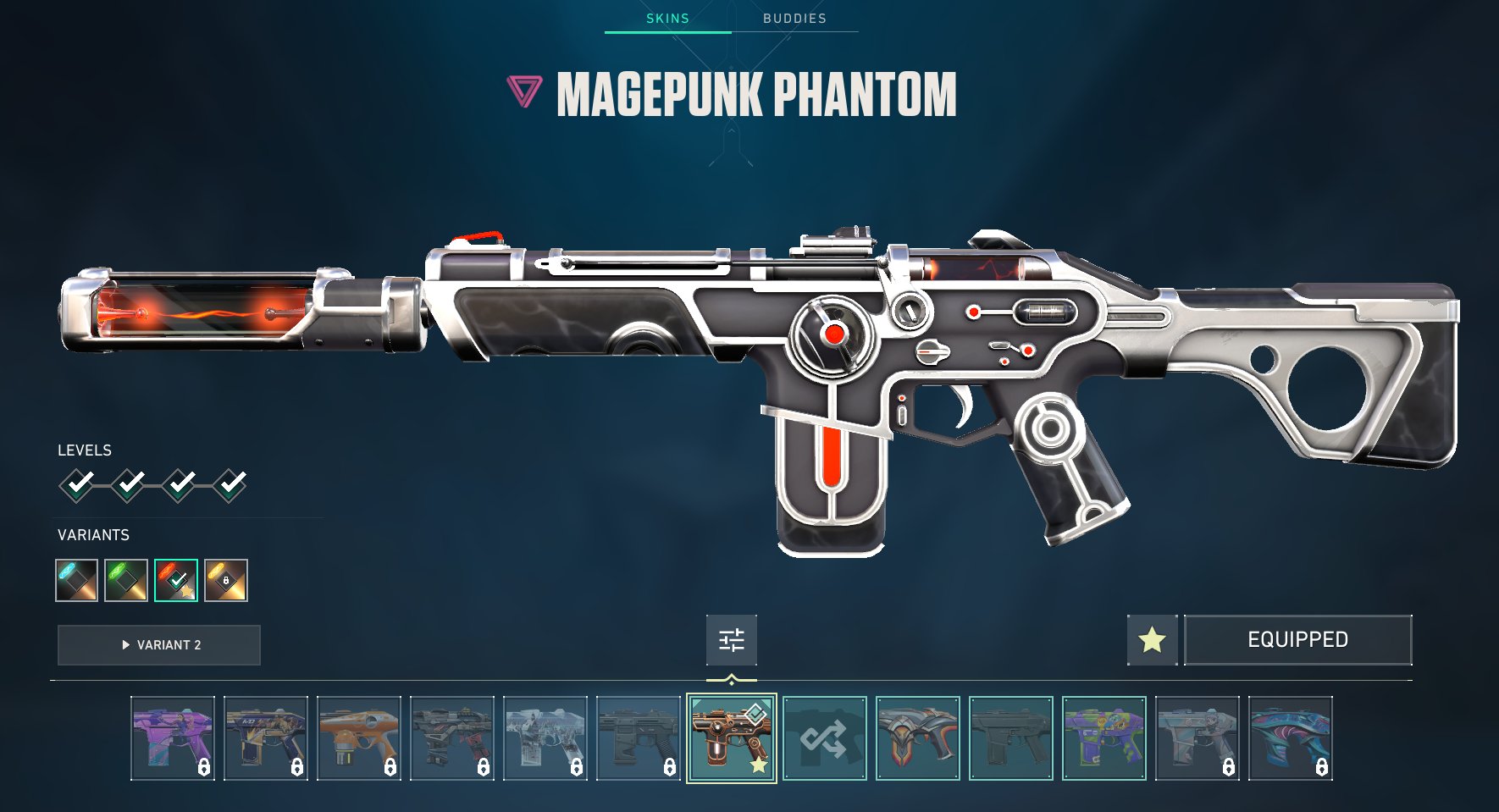Choose the unlocked plain black default skin thumbnail
The width and height of the screenshot is (1499, 812).
pos(1011,738)
